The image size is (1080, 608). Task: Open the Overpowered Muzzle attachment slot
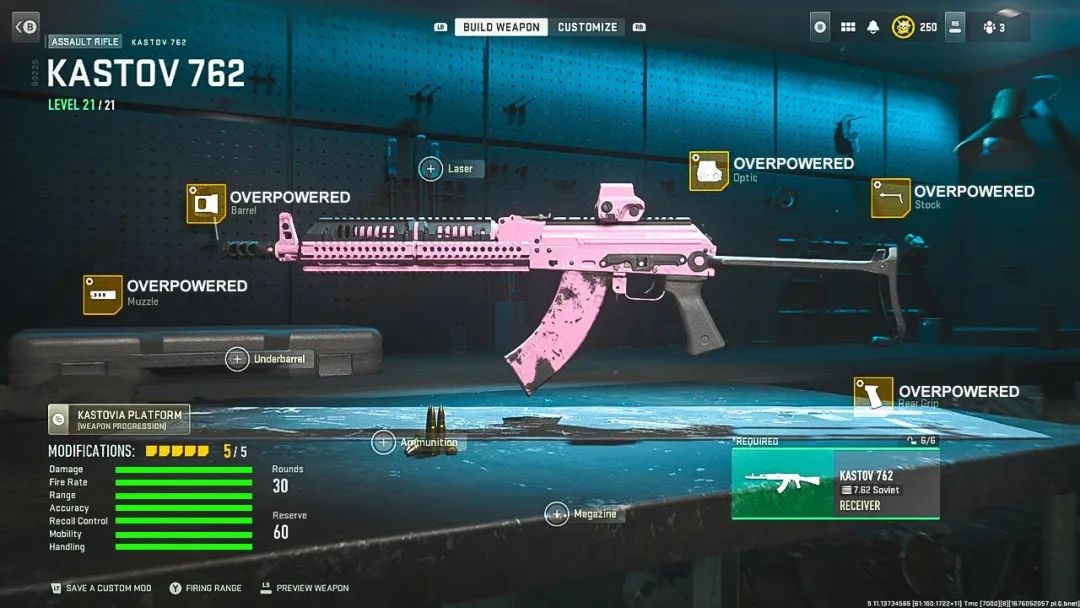click(x=102, y=294)
